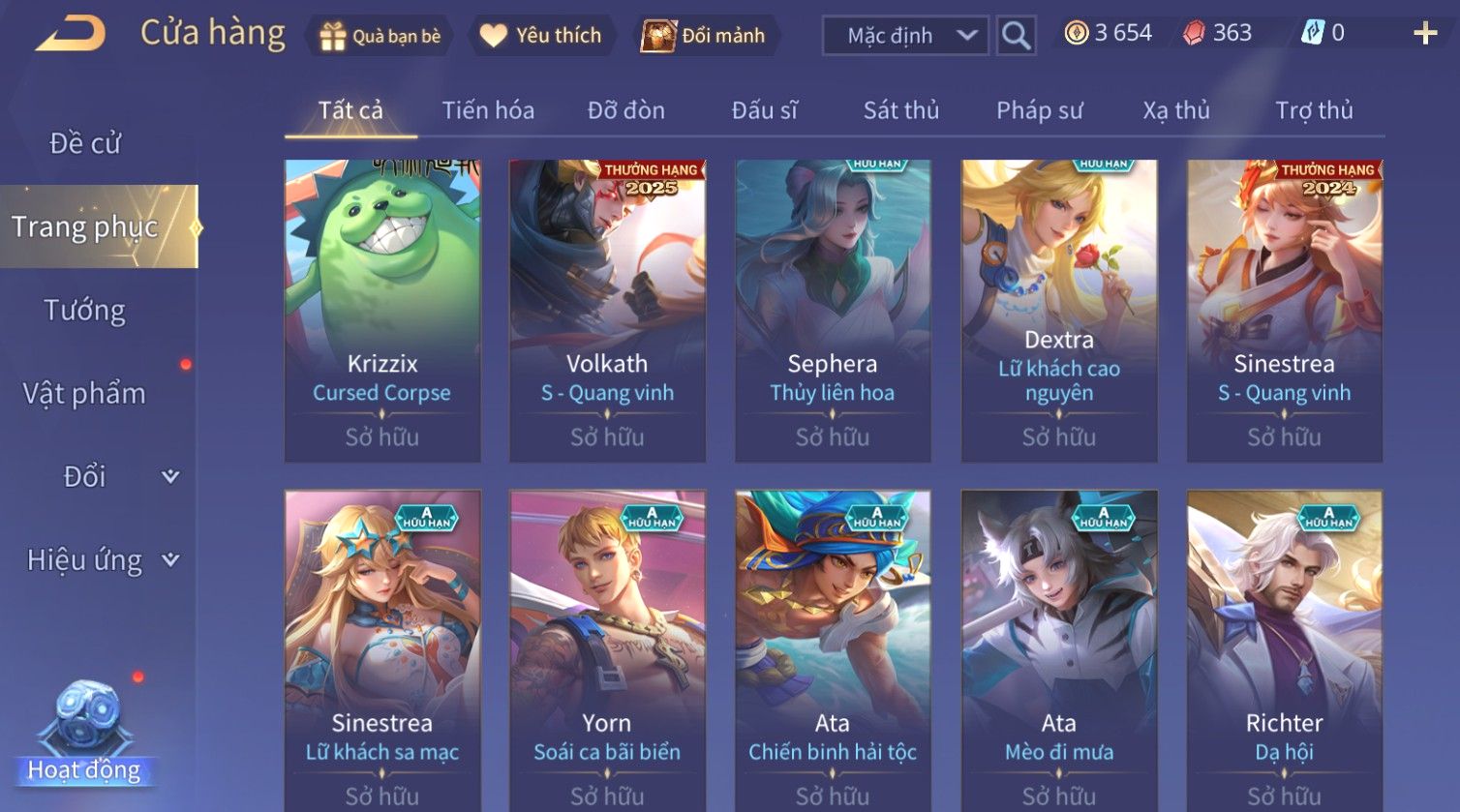1460x812 pixels.
Task: Go back using the return arrow
Action: pyautogui.click(x=71, y=35)
